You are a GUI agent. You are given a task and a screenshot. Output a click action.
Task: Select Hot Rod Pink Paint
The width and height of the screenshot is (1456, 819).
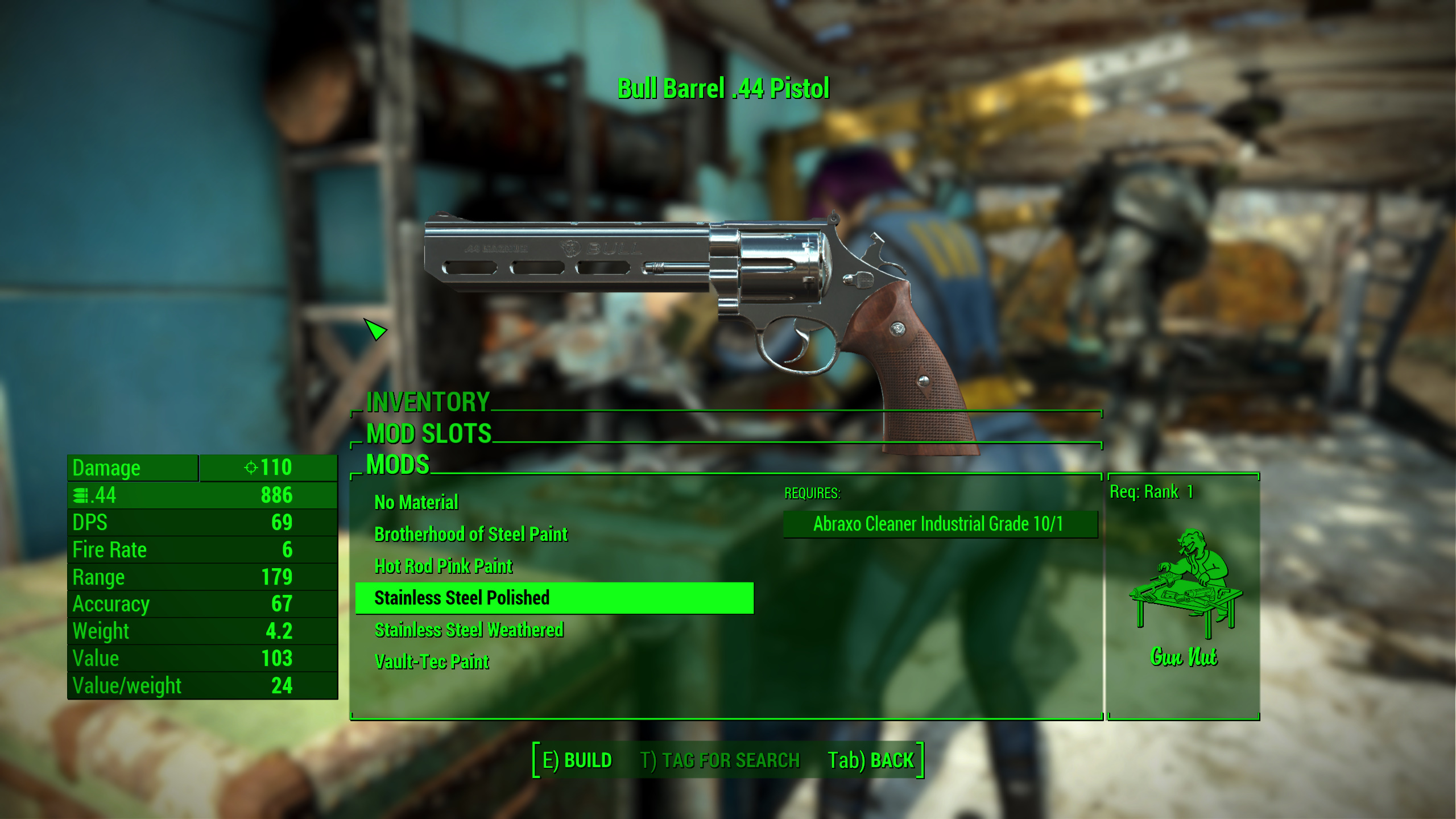point(443,566)
